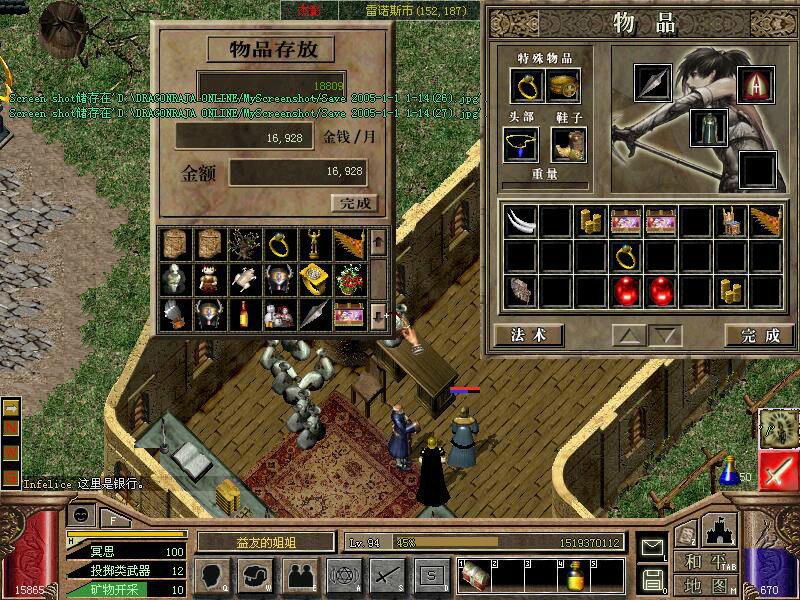Pick the red potion bottle in storage
The width and height of the screenshot is (800, 600).
[x=243, y=314]
